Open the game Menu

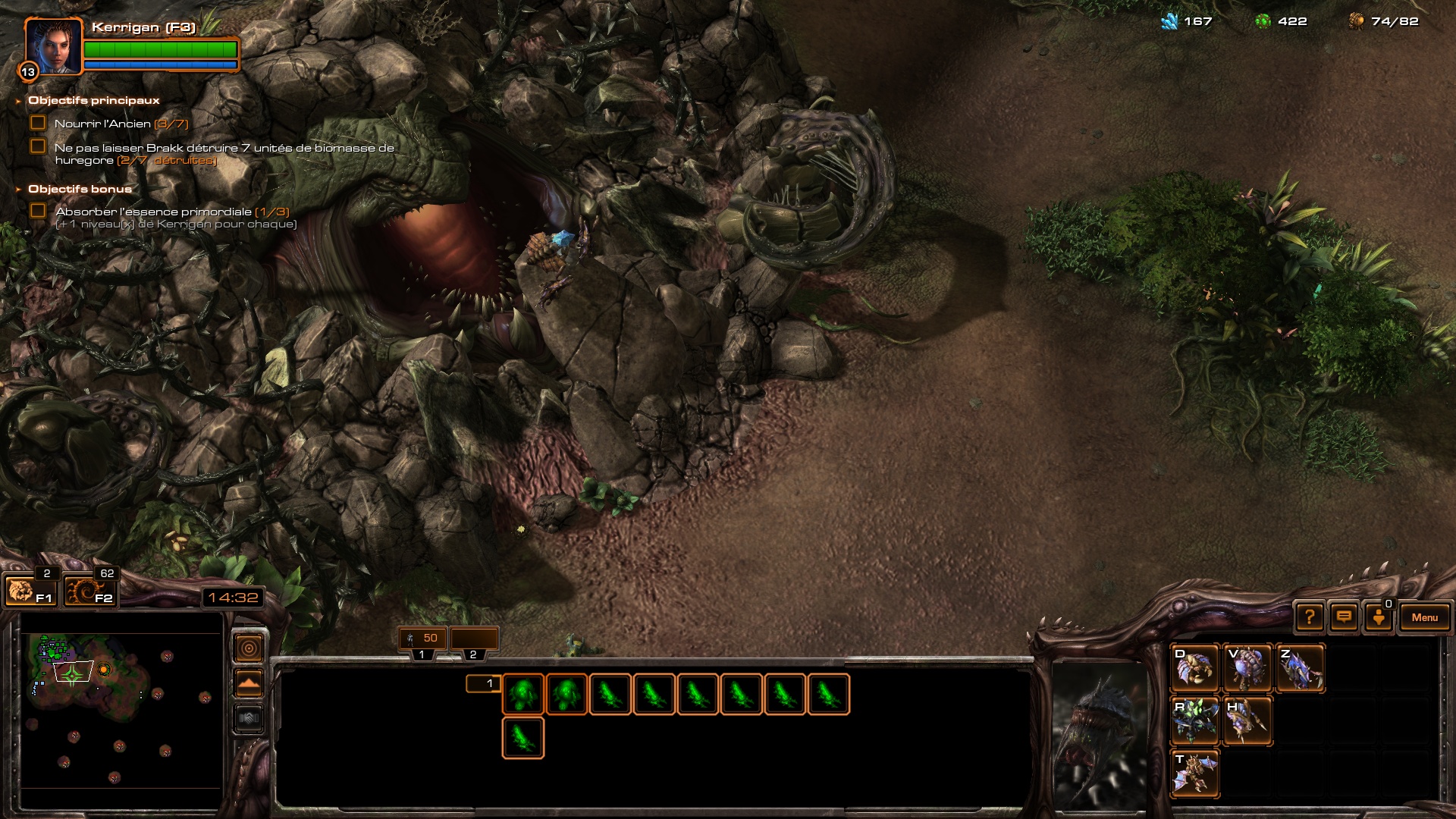[1424, 617]
